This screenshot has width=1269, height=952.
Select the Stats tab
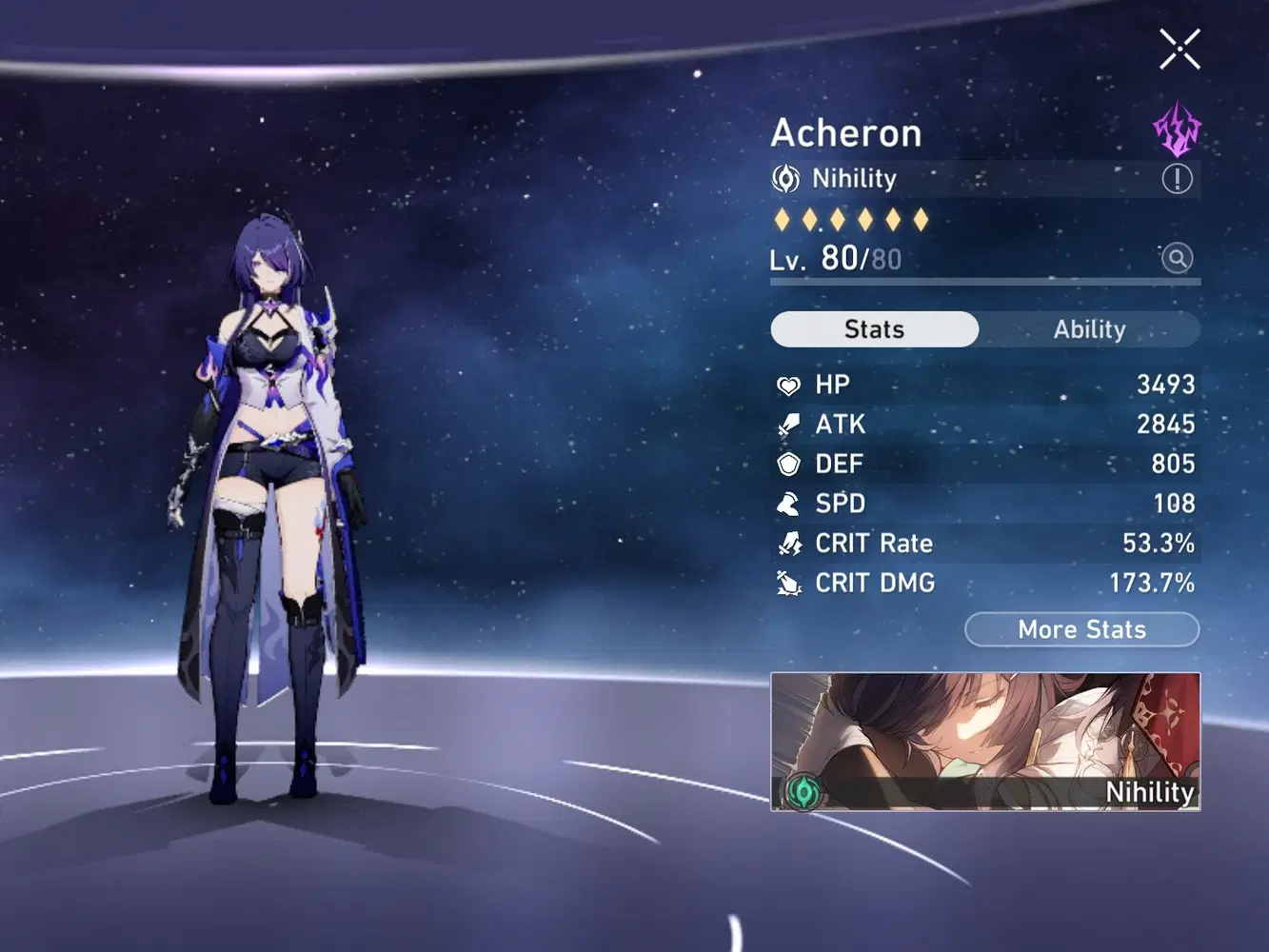(x=873, y=328)
